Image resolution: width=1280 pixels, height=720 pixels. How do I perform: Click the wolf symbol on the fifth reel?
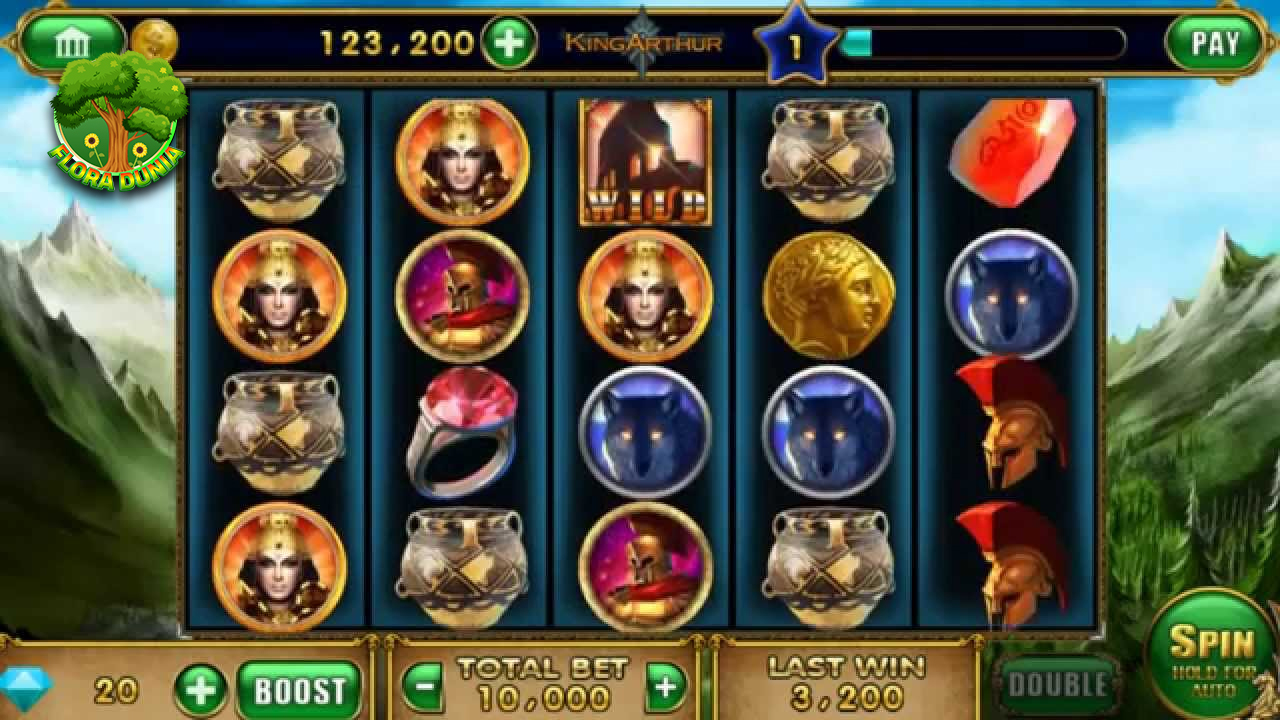click(1011, 294)
